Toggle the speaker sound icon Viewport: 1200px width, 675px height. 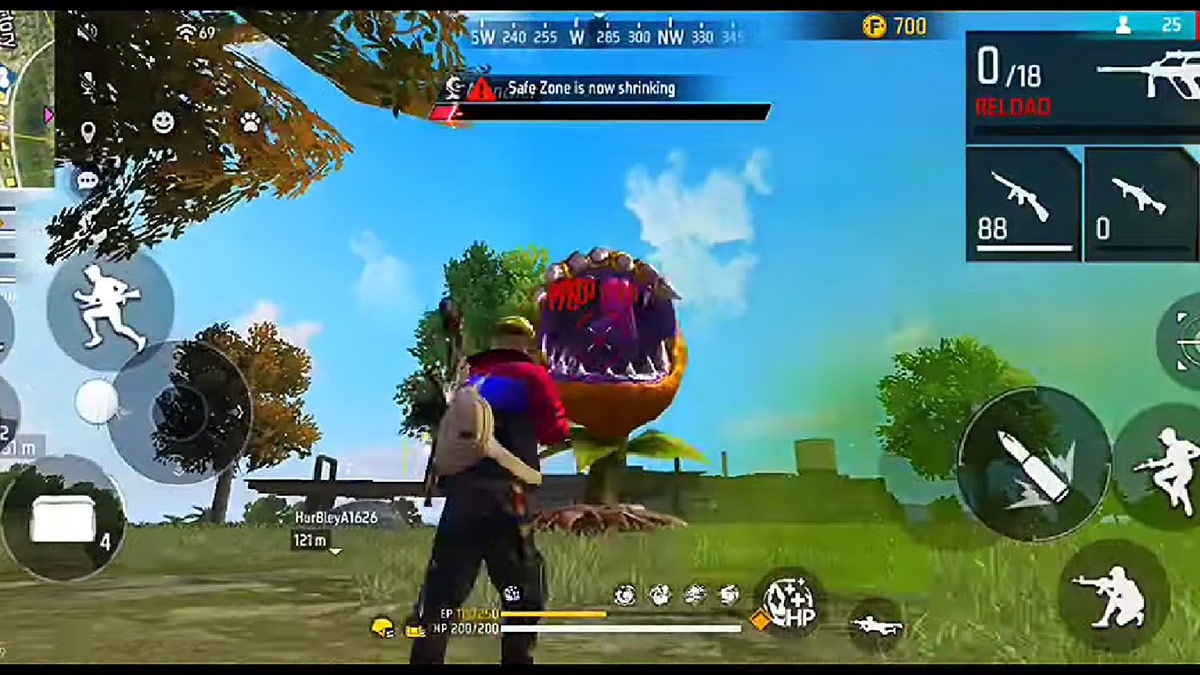pyautogui.click(x=88, y=30)
